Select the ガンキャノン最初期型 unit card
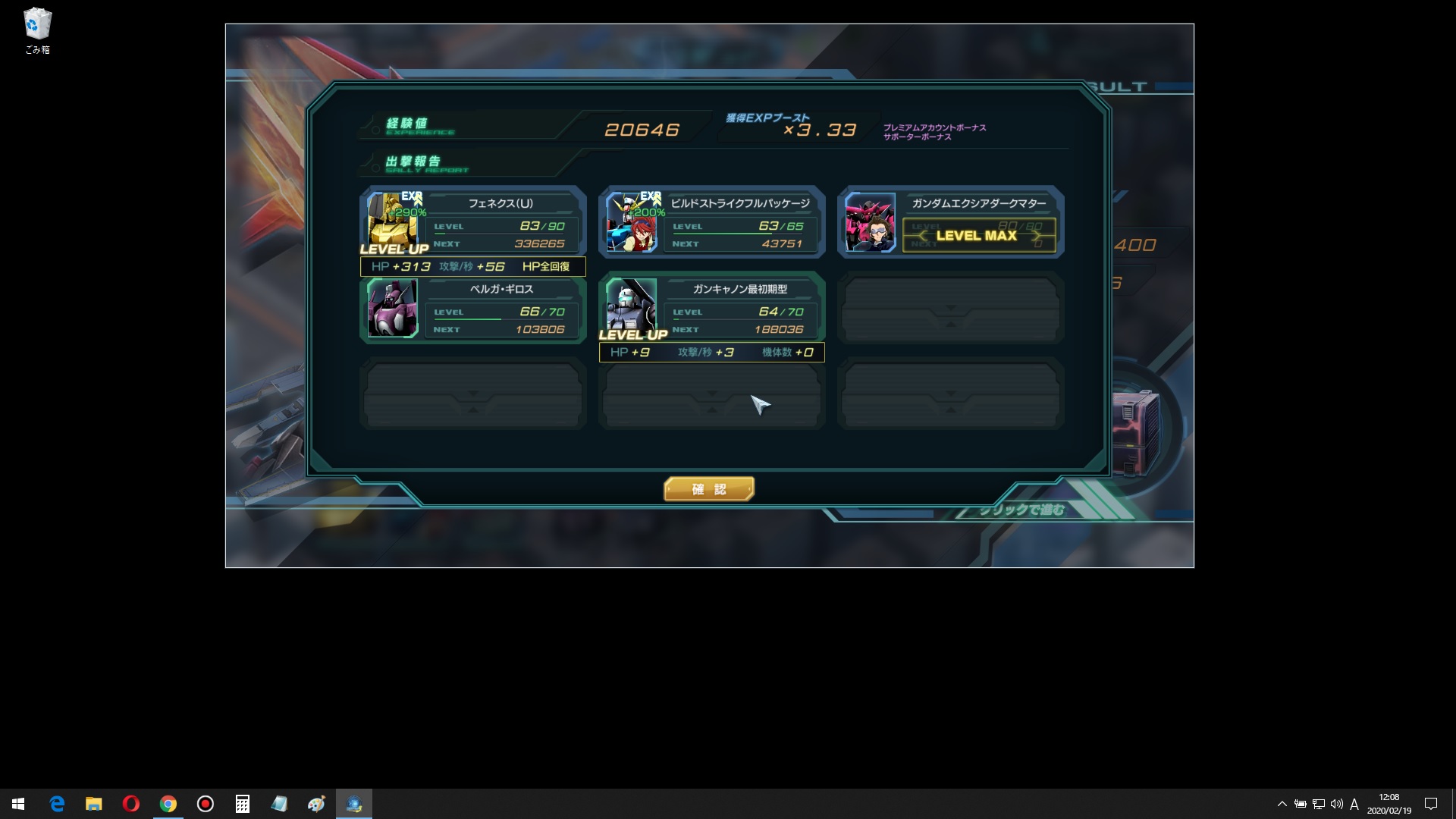This screenshot has height=819, width=1456. coord(711,308)
